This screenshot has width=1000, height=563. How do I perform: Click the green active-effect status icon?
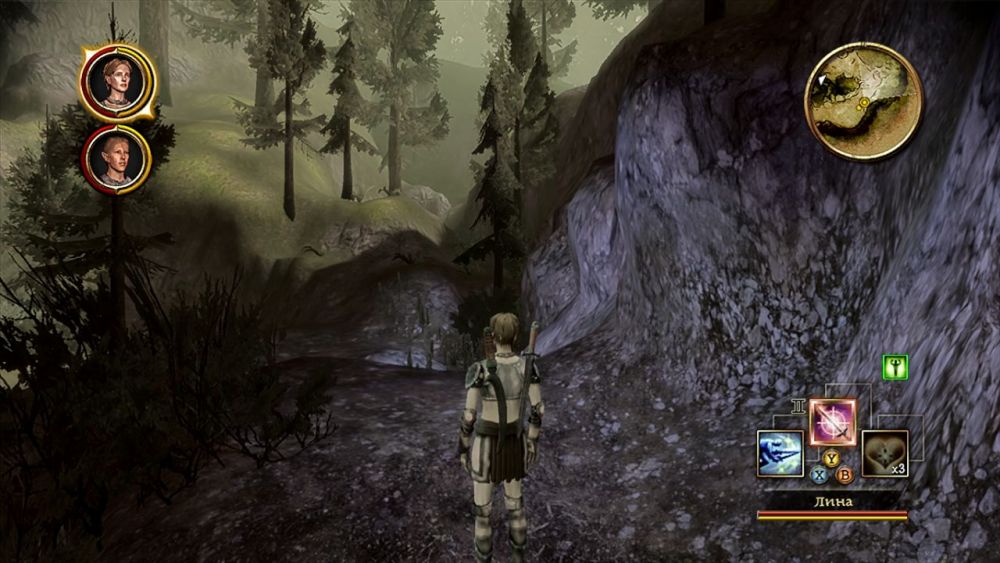pyautogui.click(x=895, y=367)
